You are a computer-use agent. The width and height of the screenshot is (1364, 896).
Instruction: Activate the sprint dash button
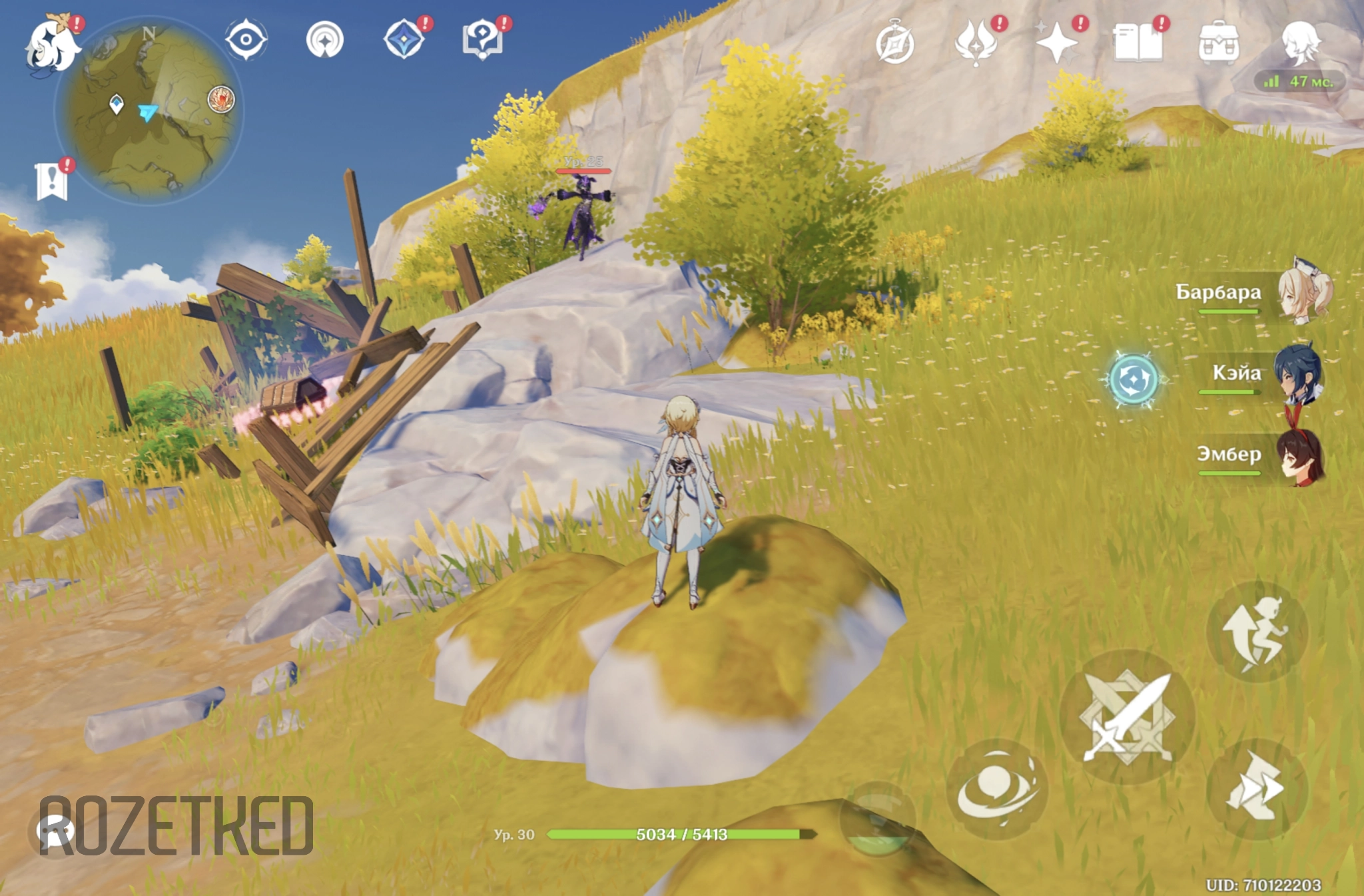pyautogui.click(x=1257, y=788)
